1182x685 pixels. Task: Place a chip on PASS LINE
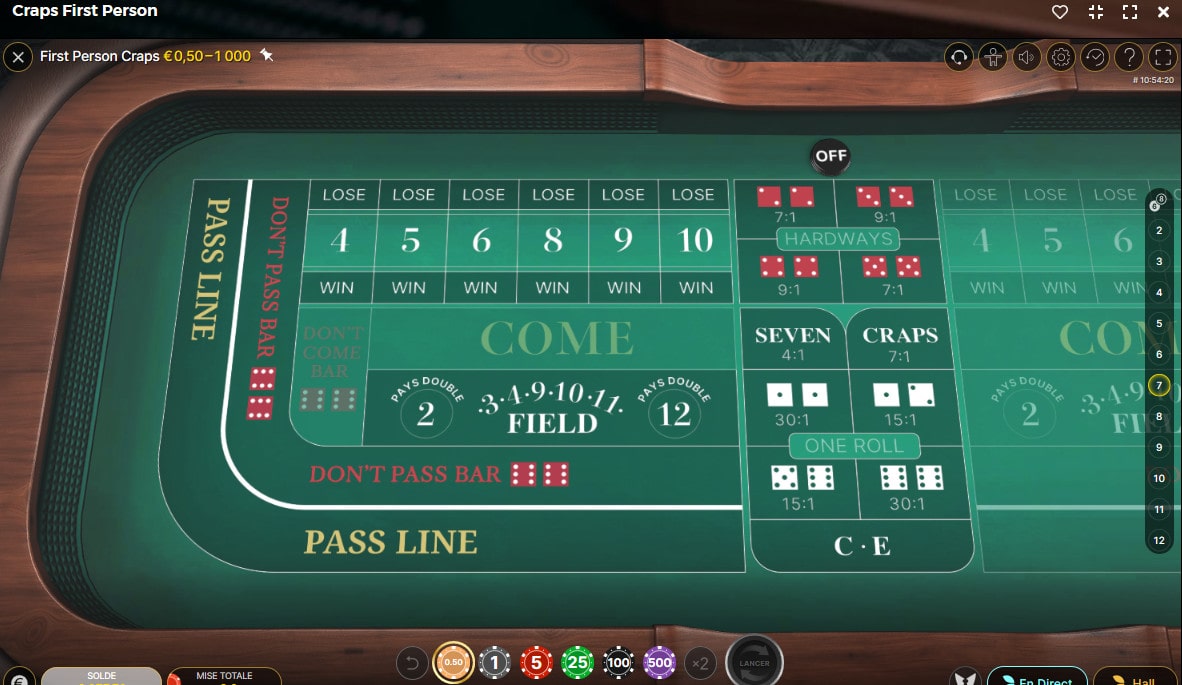pos(391,542)
